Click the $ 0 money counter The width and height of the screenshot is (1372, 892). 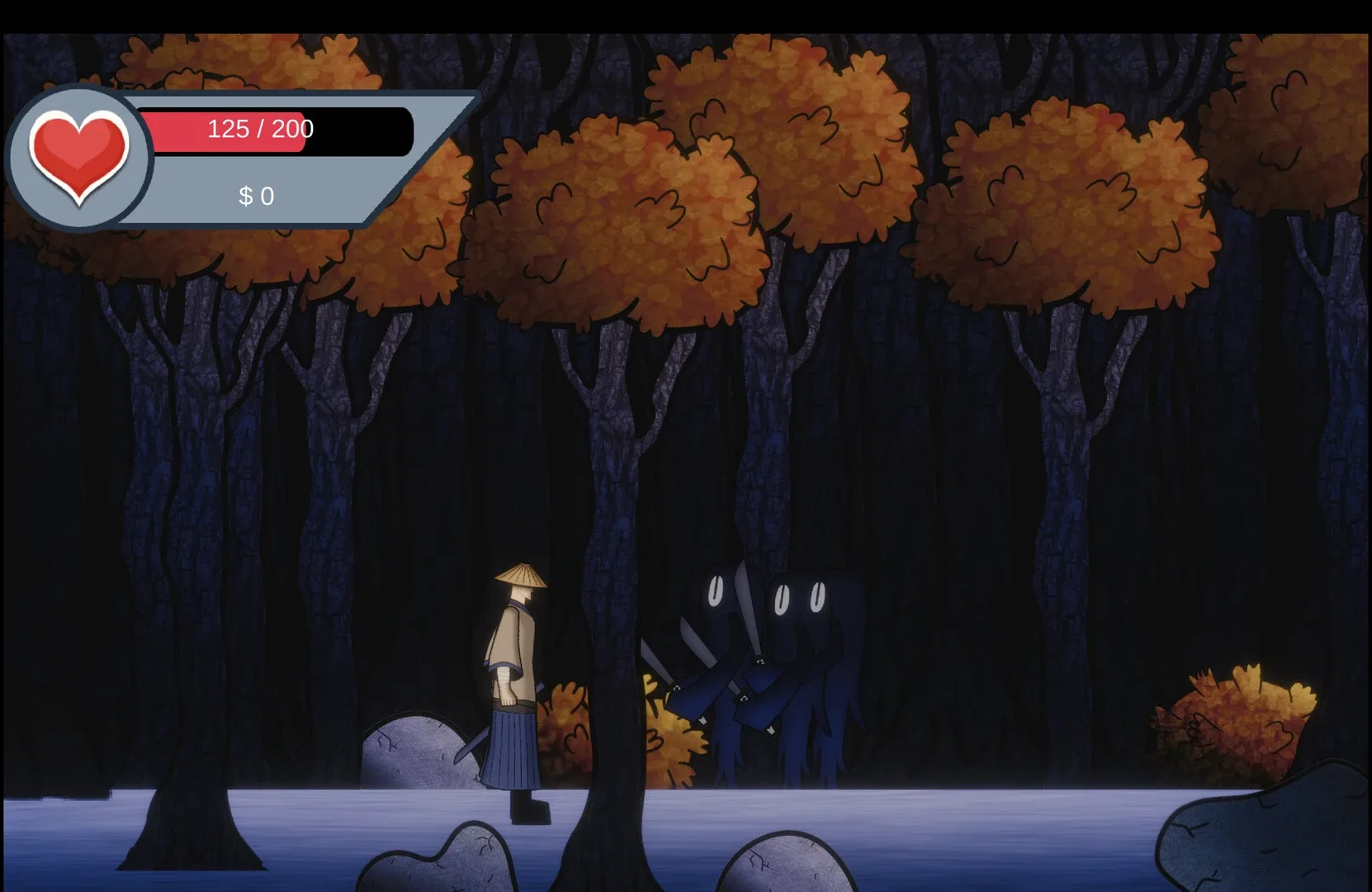pos(257,195)
